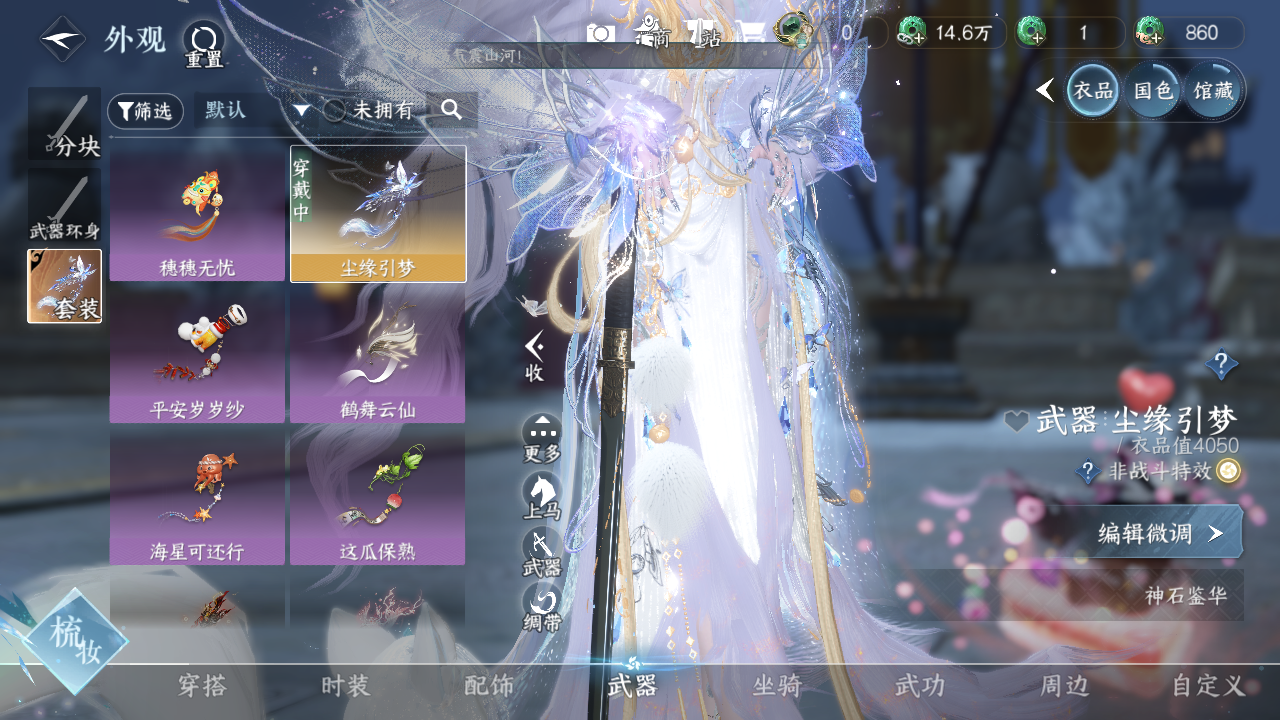
Task: Switch to the 坐骑 bottom tab
Action: pos(777,686)
